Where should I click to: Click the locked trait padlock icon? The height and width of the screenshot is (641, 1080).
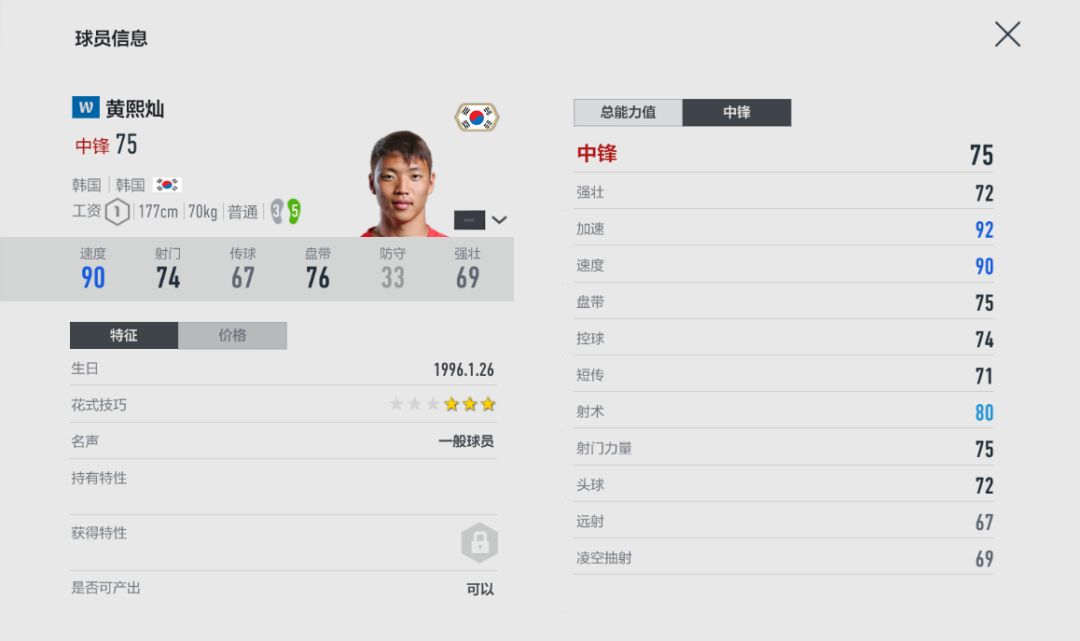479,542
